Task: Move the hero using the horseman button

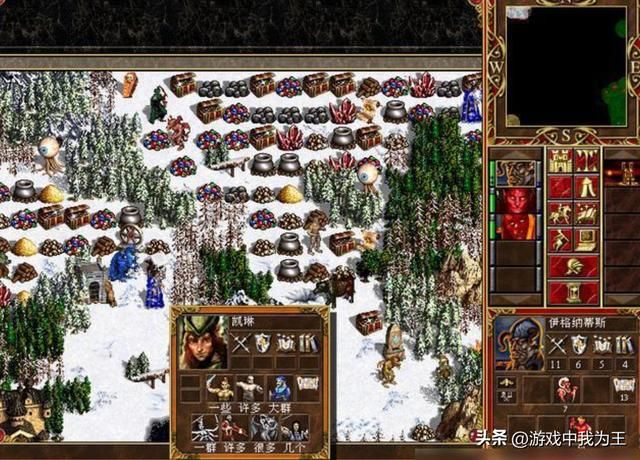Action: (561, 213)
